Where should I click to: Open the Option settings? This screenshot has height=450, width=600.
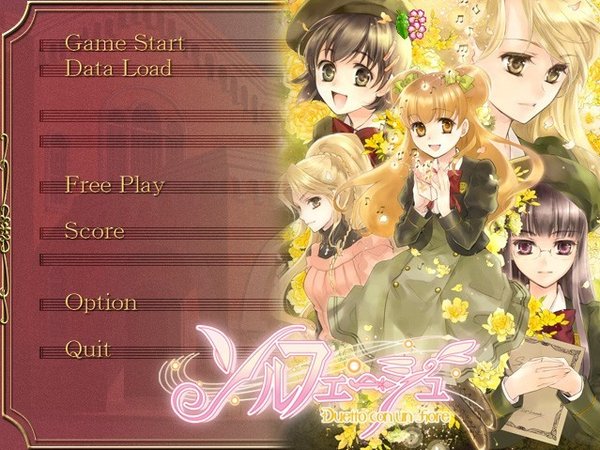(101, 302)
